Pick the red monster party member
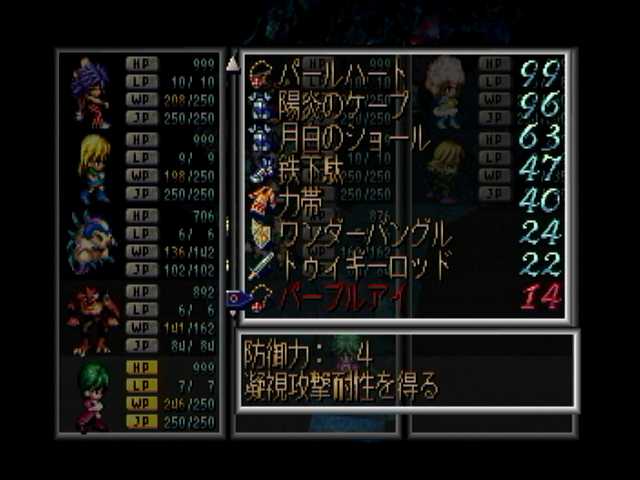The width and height of the screenshot is (640, 480). click(91, 318)
